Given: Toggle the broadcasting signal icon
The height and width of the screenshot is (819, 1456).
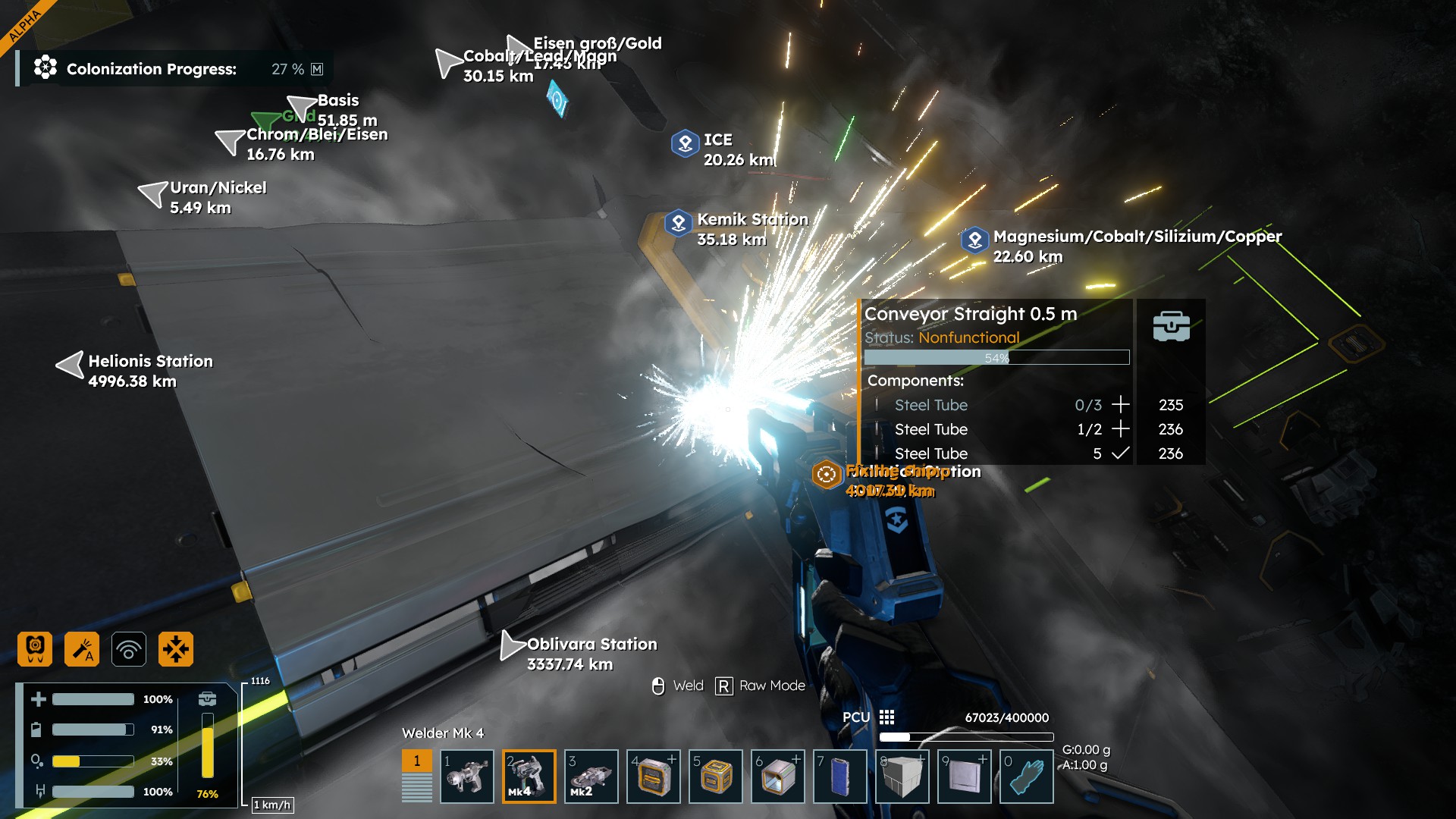Looking at the screenshot, I should [129, 649].
